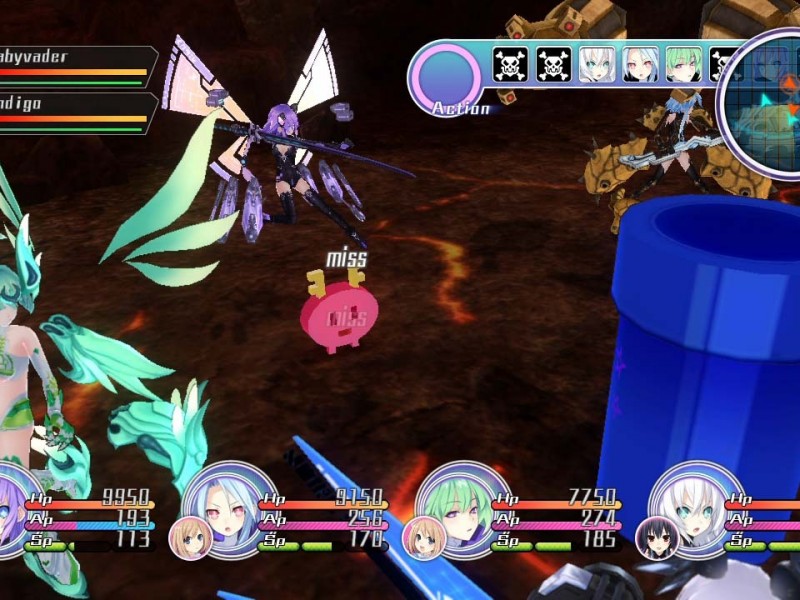
Task: Click the small black-haired partner portrait
Action: pos(657,538)
